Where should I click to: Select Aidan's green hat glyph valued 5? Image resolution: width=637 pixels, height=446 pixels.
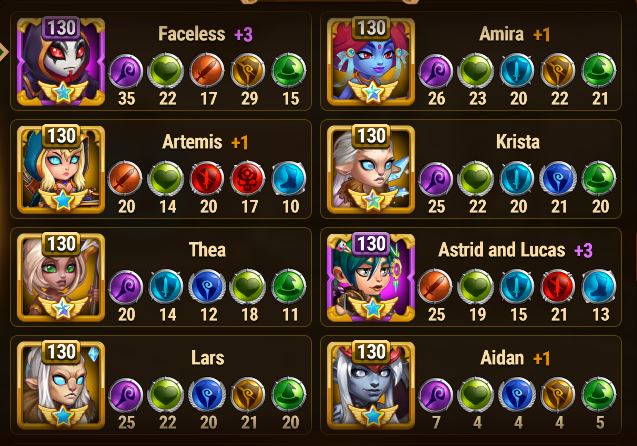pos(598,396)
